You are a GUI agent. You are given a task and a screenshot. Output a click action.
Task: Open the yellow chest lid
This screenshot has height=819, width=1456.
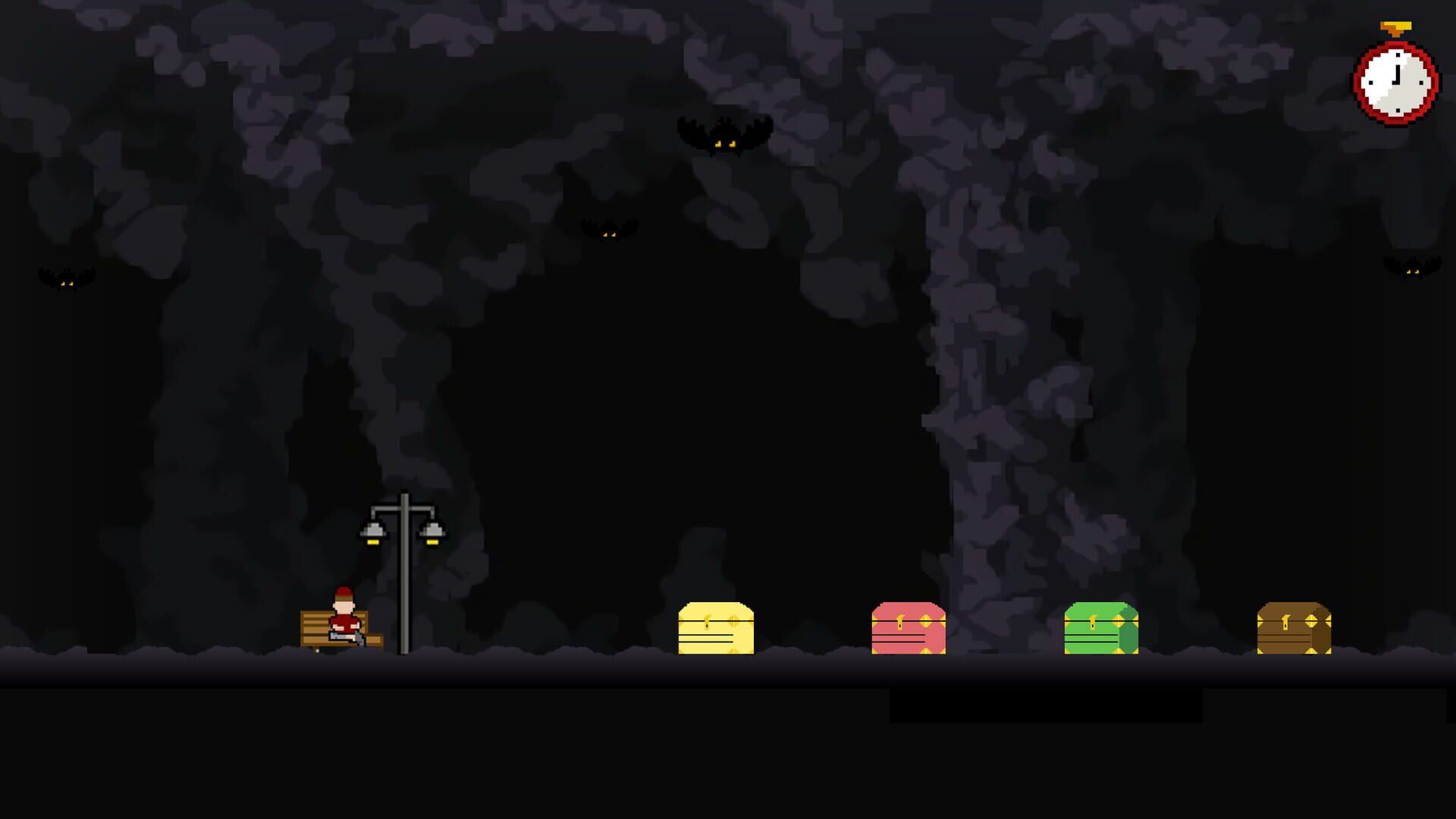[716, 610]
